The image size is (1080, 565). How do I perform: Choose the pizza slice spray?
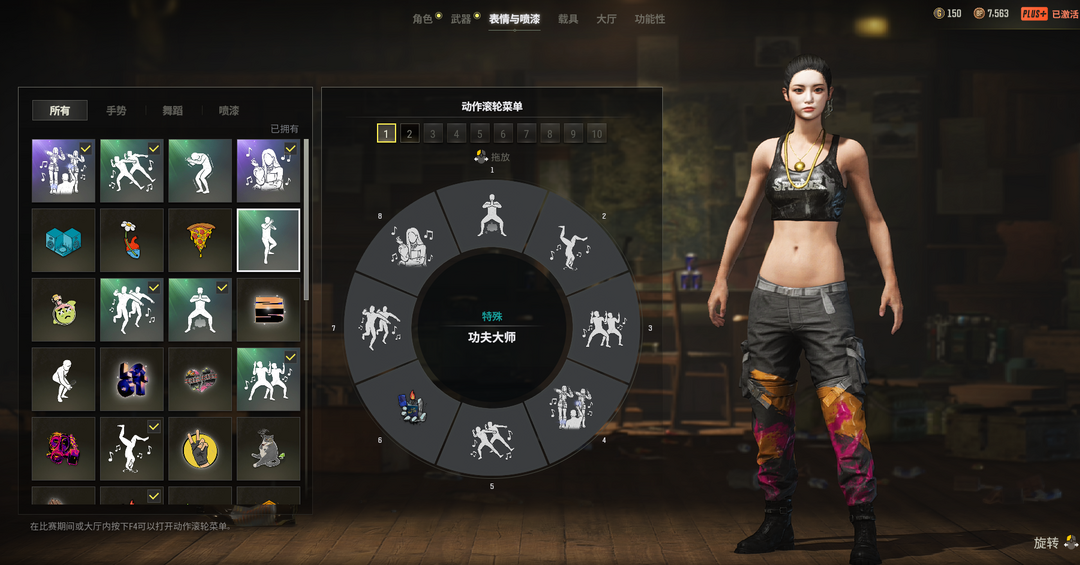coord(200,240)
